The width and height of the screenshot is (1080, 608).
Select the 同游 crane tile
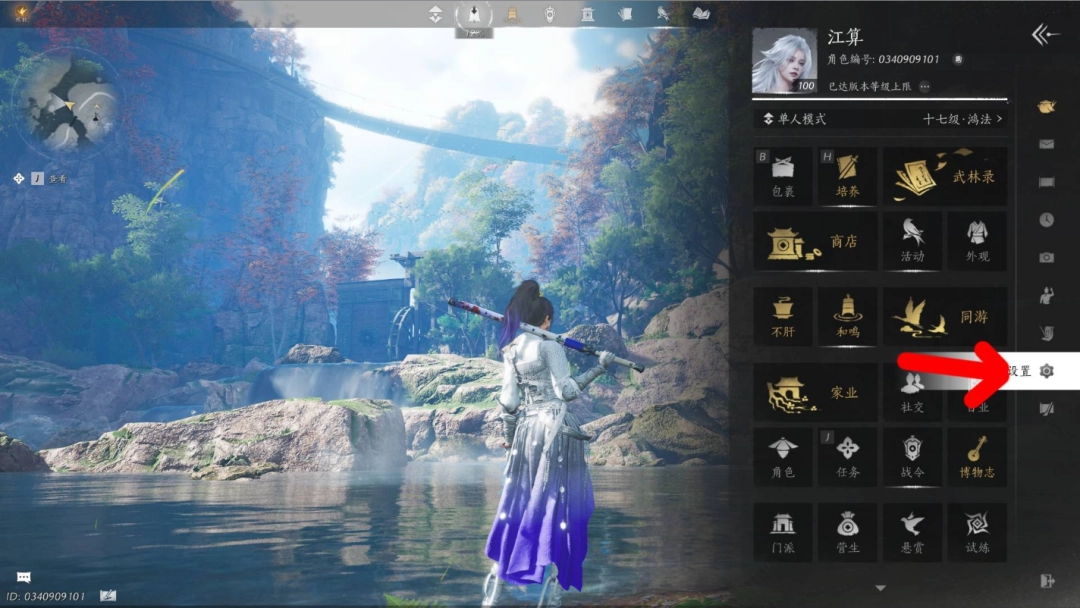[x=944, y=317]
